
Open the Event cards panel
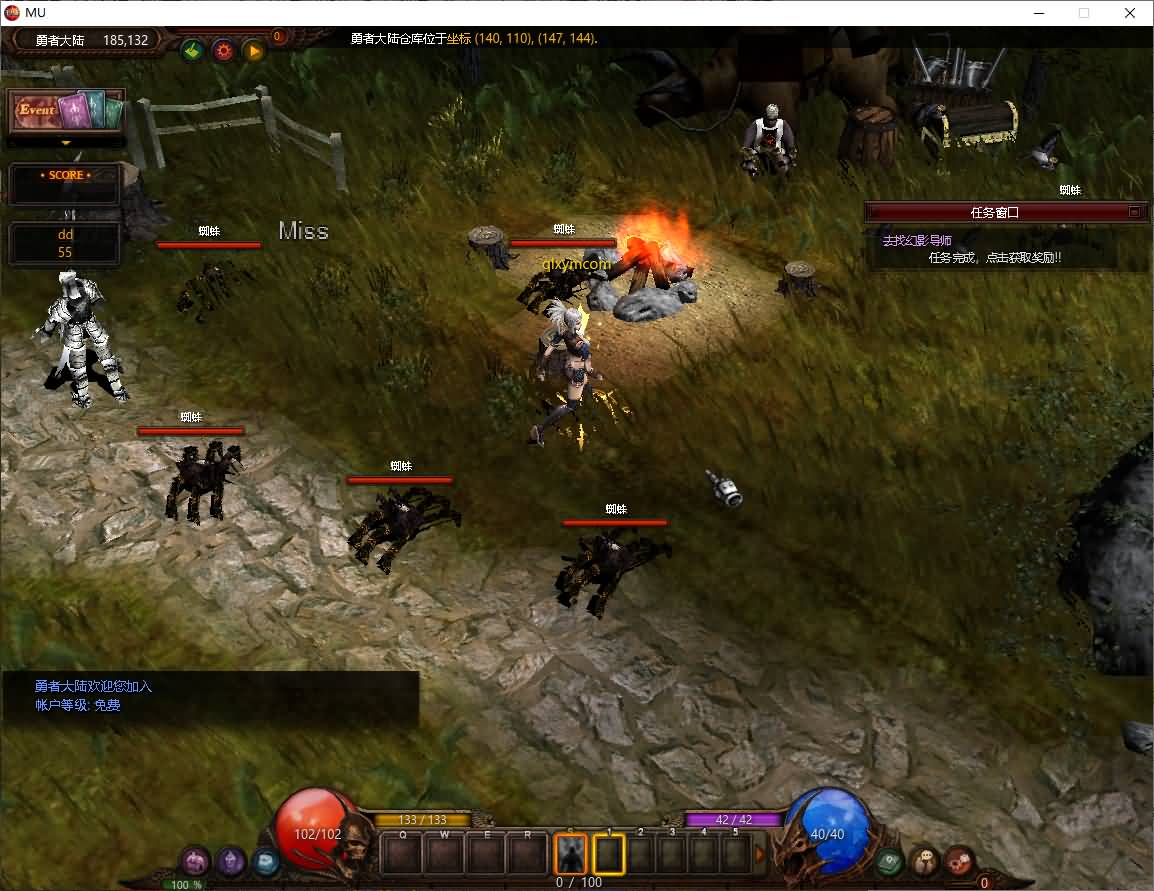[67, 110]
